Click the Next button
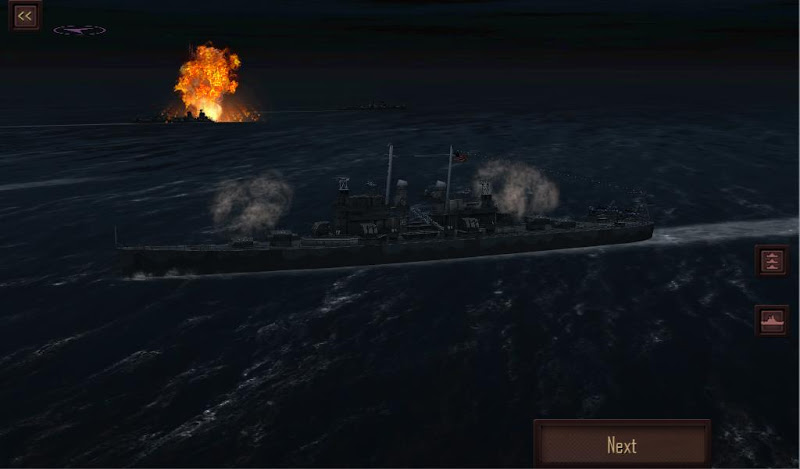The width and height of the screenshot is (800, 469). coord(622,445)
